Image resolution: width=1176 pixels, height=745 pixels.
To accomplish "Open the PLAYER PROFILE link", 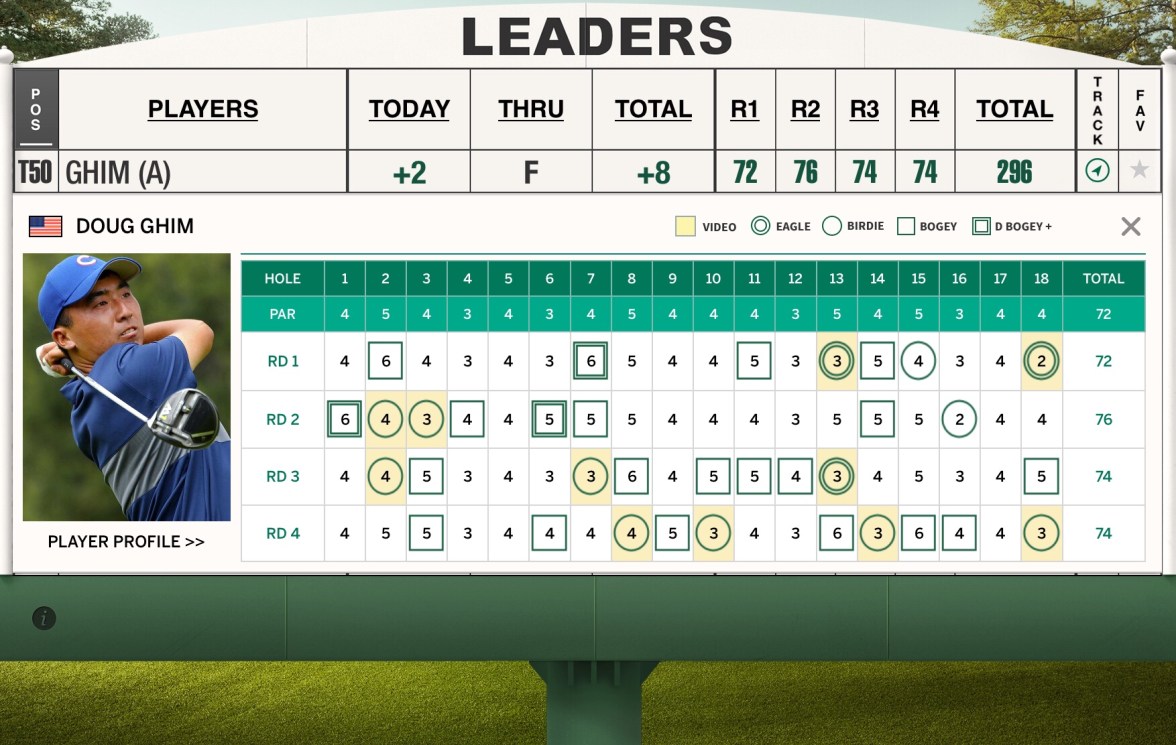I will 126,542.
